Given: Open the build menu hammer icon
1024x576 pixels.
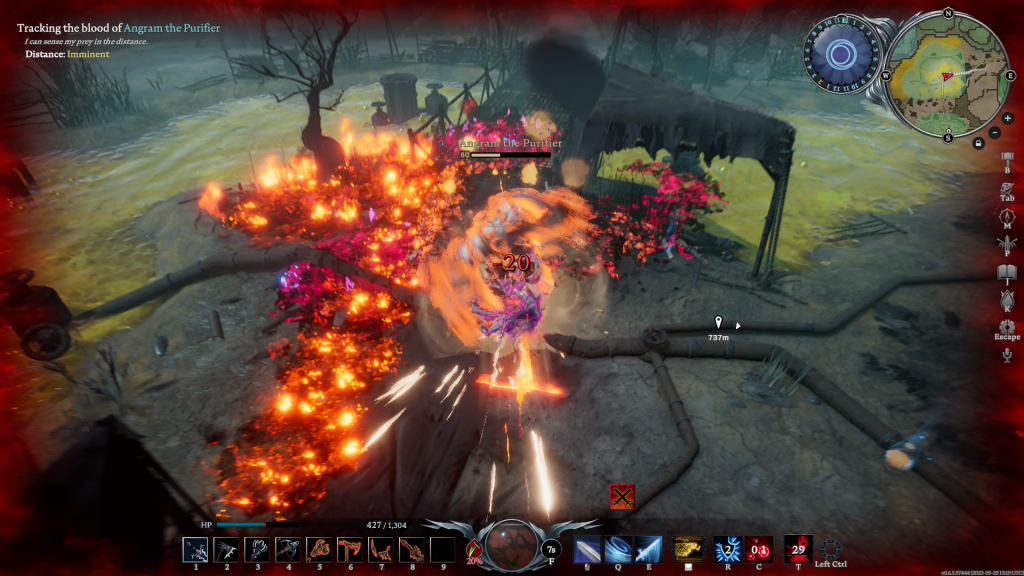Looking at the screenshot, I should tap(1007, 157).
